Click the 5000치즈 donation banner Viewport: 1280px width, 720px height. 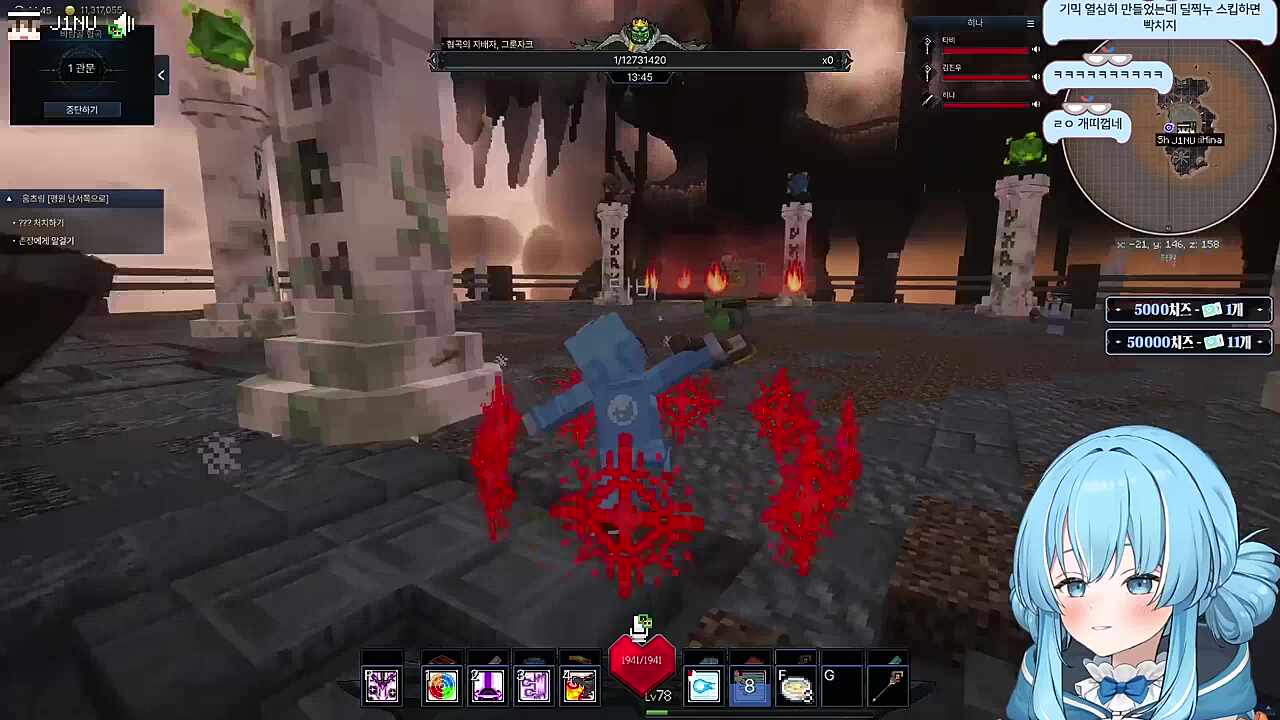click(1188, 310)
